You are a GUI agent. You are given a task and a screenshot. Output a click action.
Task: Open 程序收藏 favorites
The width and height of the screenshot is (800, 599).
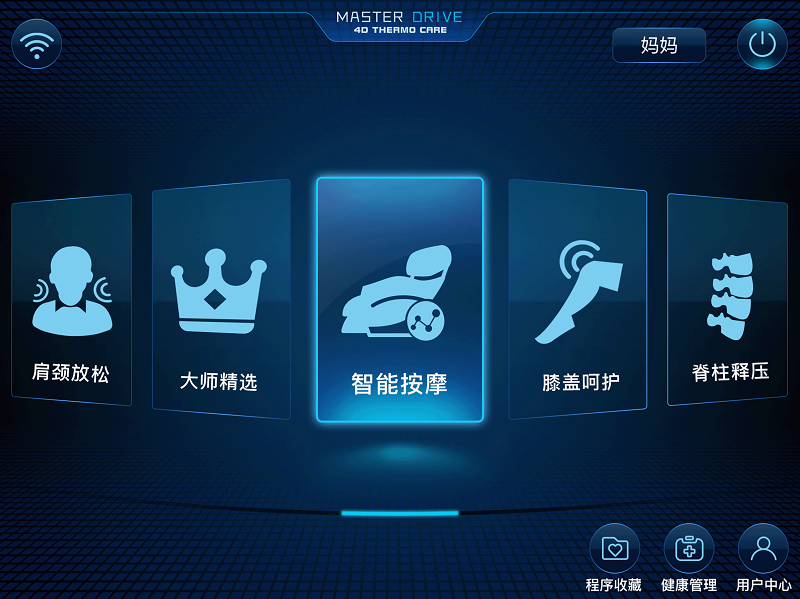(x=614, y=550)
